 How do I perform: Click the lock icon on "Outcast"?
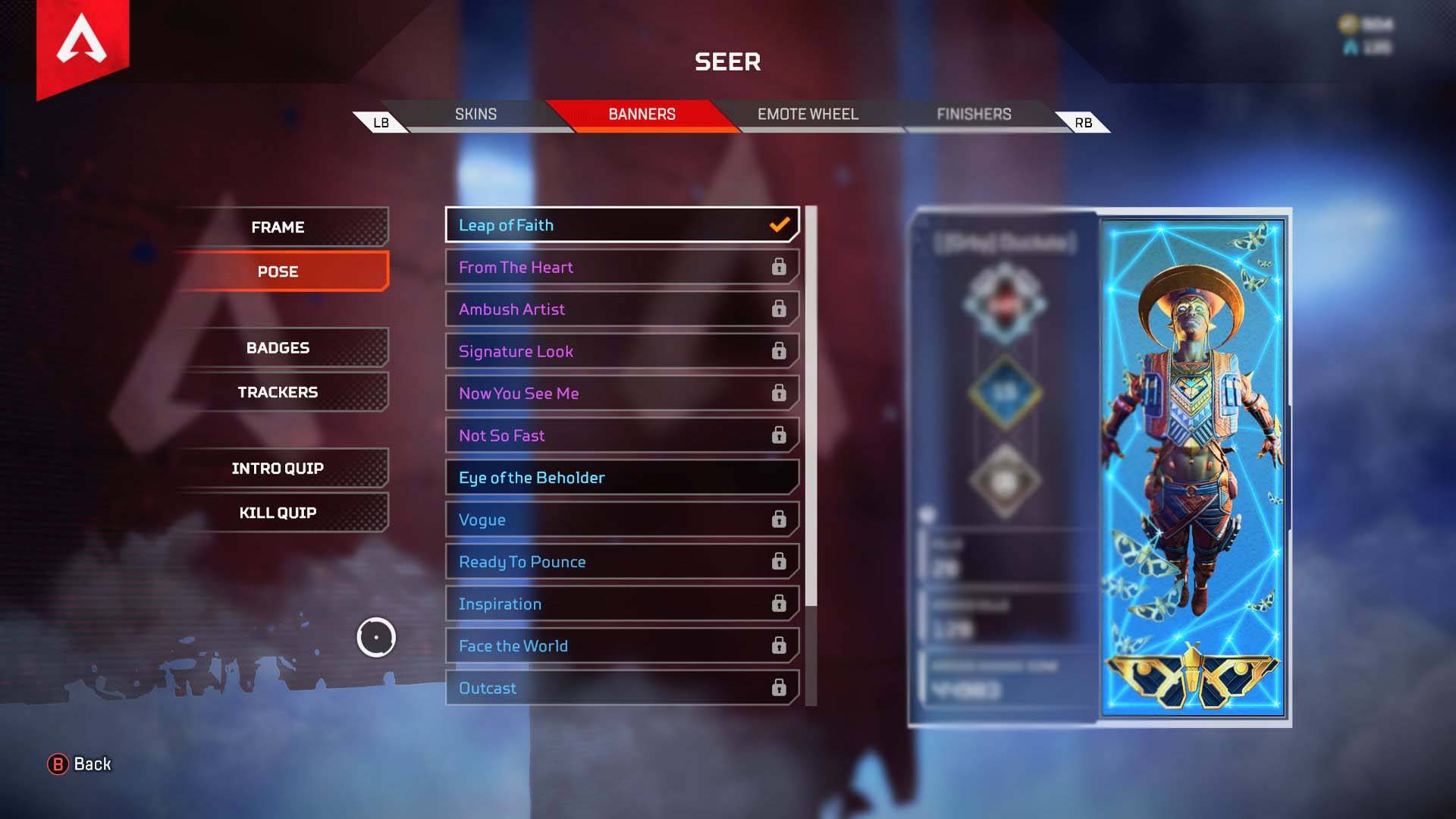[x=779, y=688]
